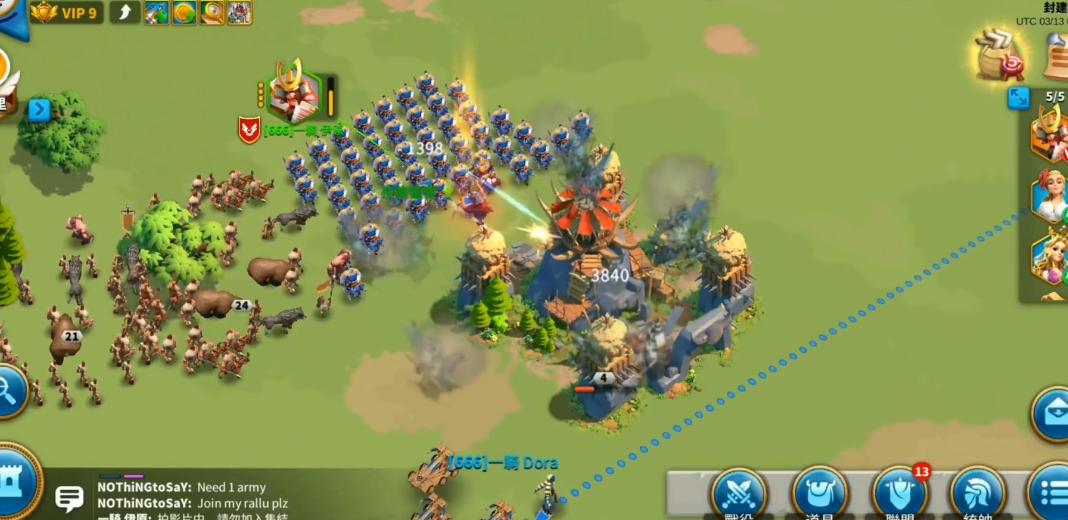Select the gold coin boost icon
1068x520 pixels.
point(184,13)
